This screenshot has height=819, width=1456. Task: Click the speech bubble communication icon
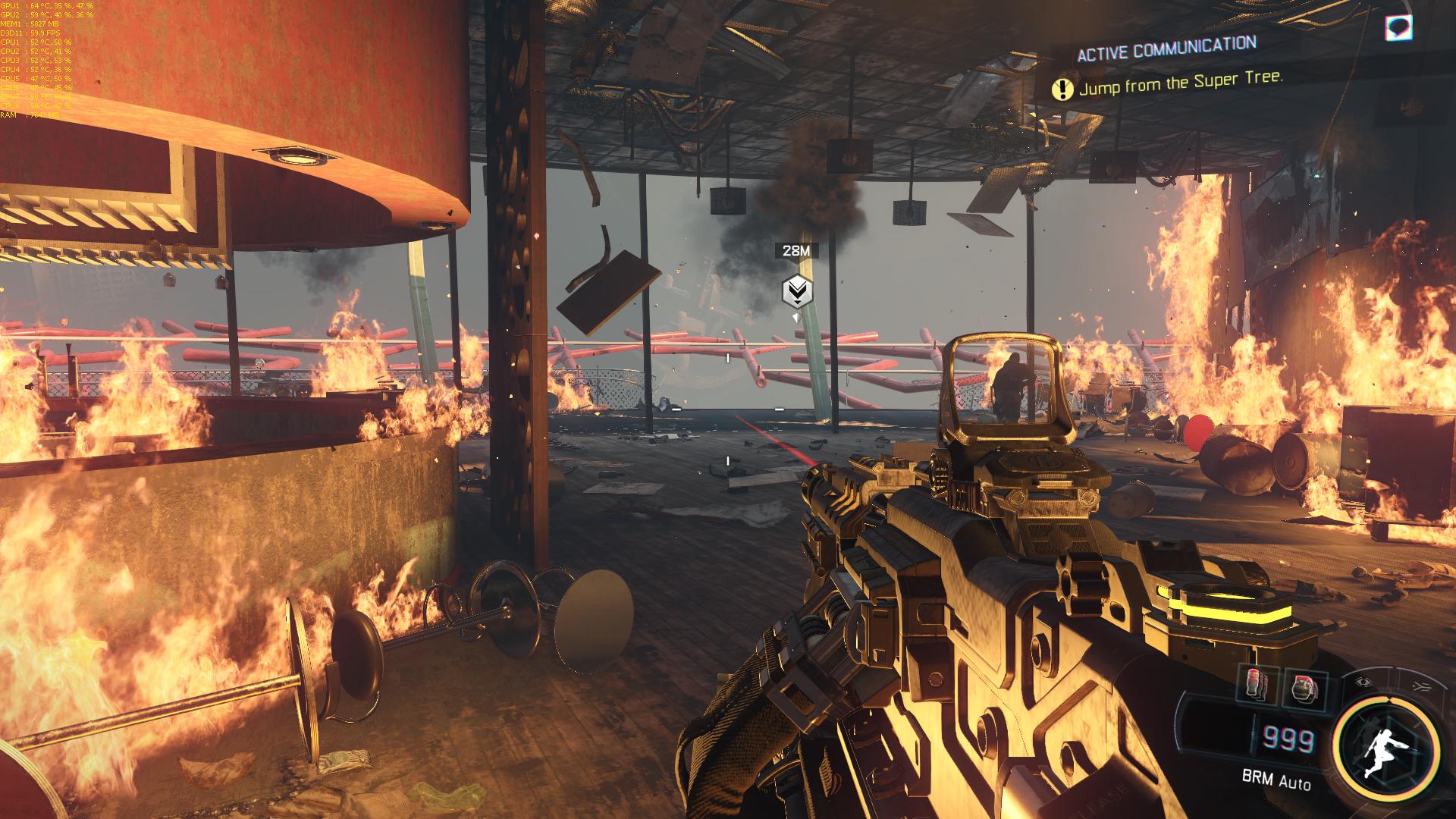[x=1399, y=28]
